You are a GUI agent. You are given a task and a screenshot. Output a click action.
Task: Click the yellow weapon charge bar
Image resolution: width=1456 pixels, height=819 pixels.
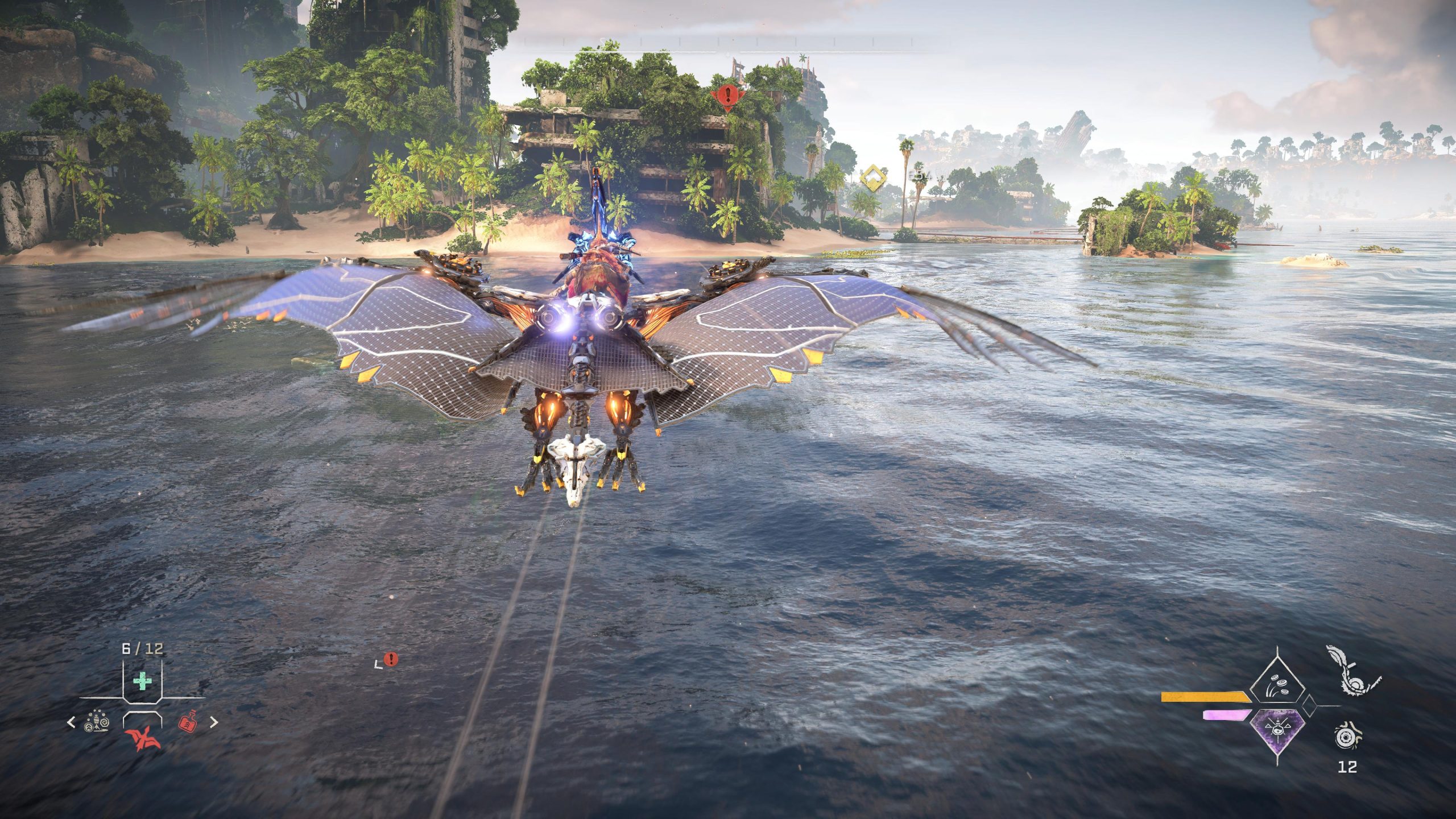tap(1205, 697)
